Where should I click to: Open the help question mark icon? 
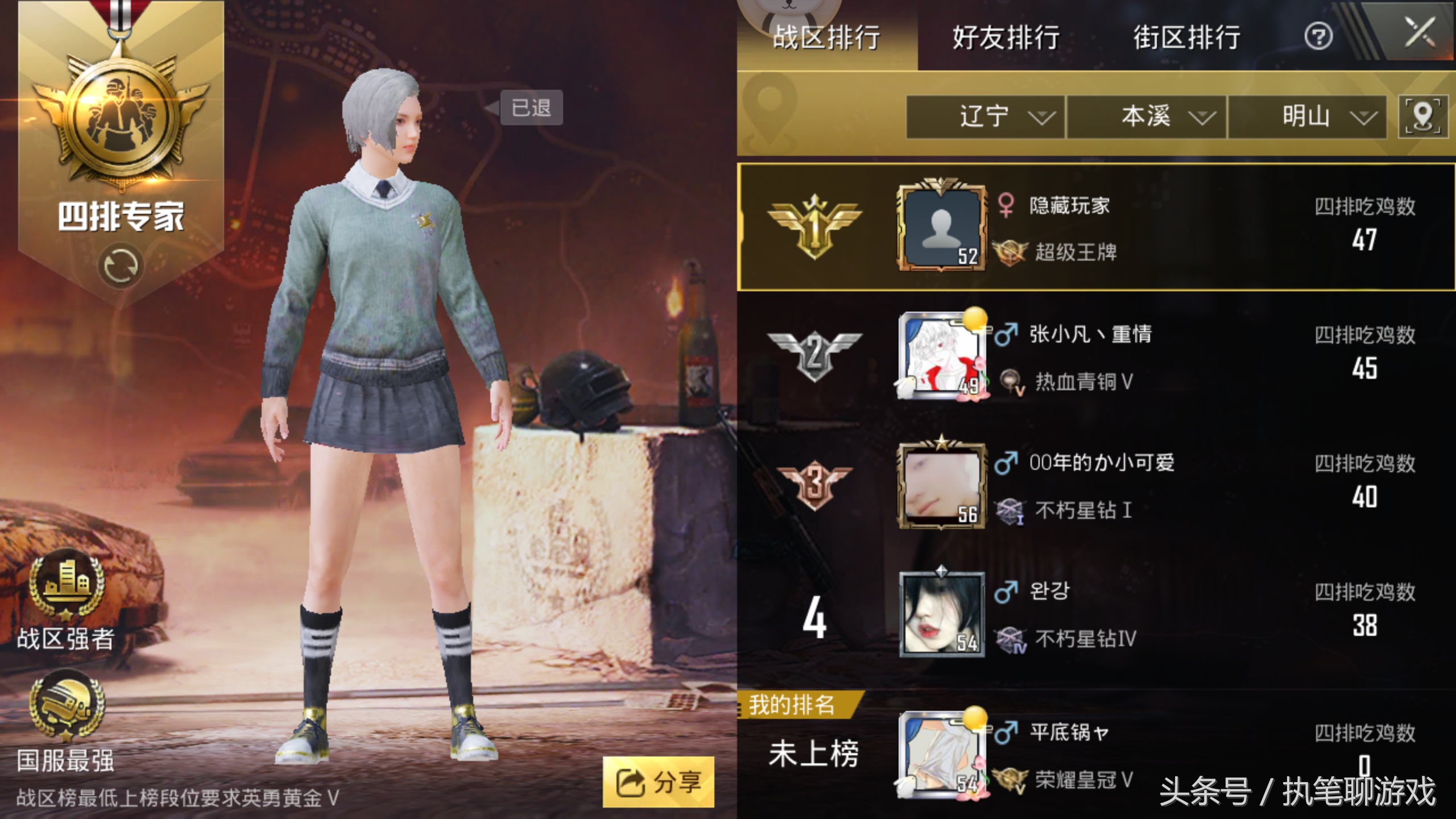[1321, 36]
